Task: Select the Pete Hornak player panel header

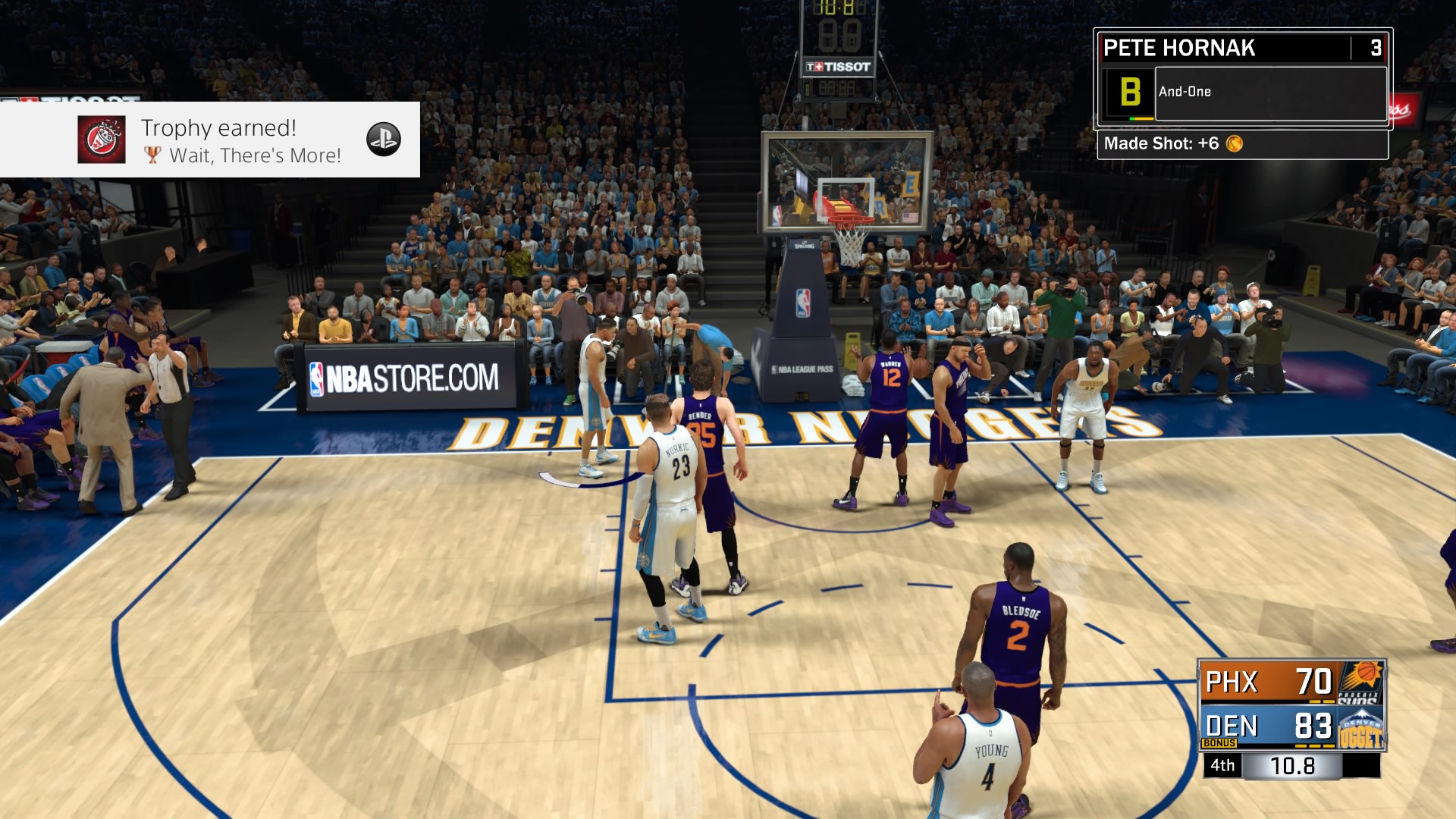Action: point(1225,49)
